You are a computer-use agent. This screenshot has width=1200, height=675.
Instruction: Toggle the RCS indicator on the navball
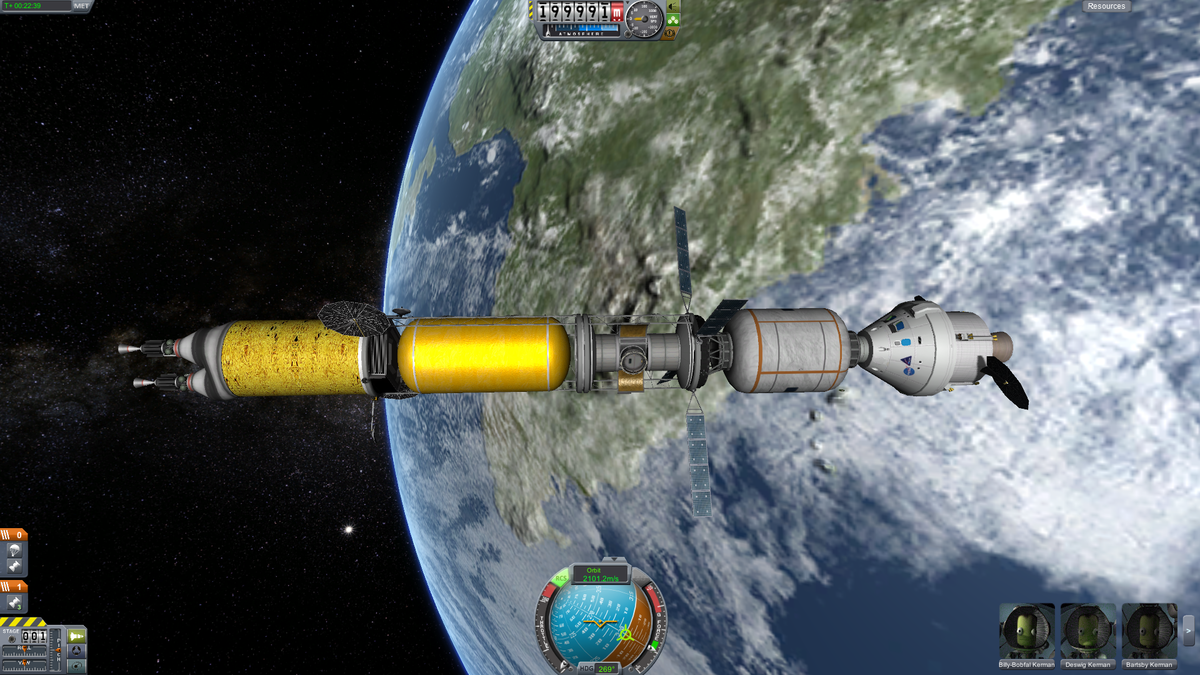[x=560, y=579]
